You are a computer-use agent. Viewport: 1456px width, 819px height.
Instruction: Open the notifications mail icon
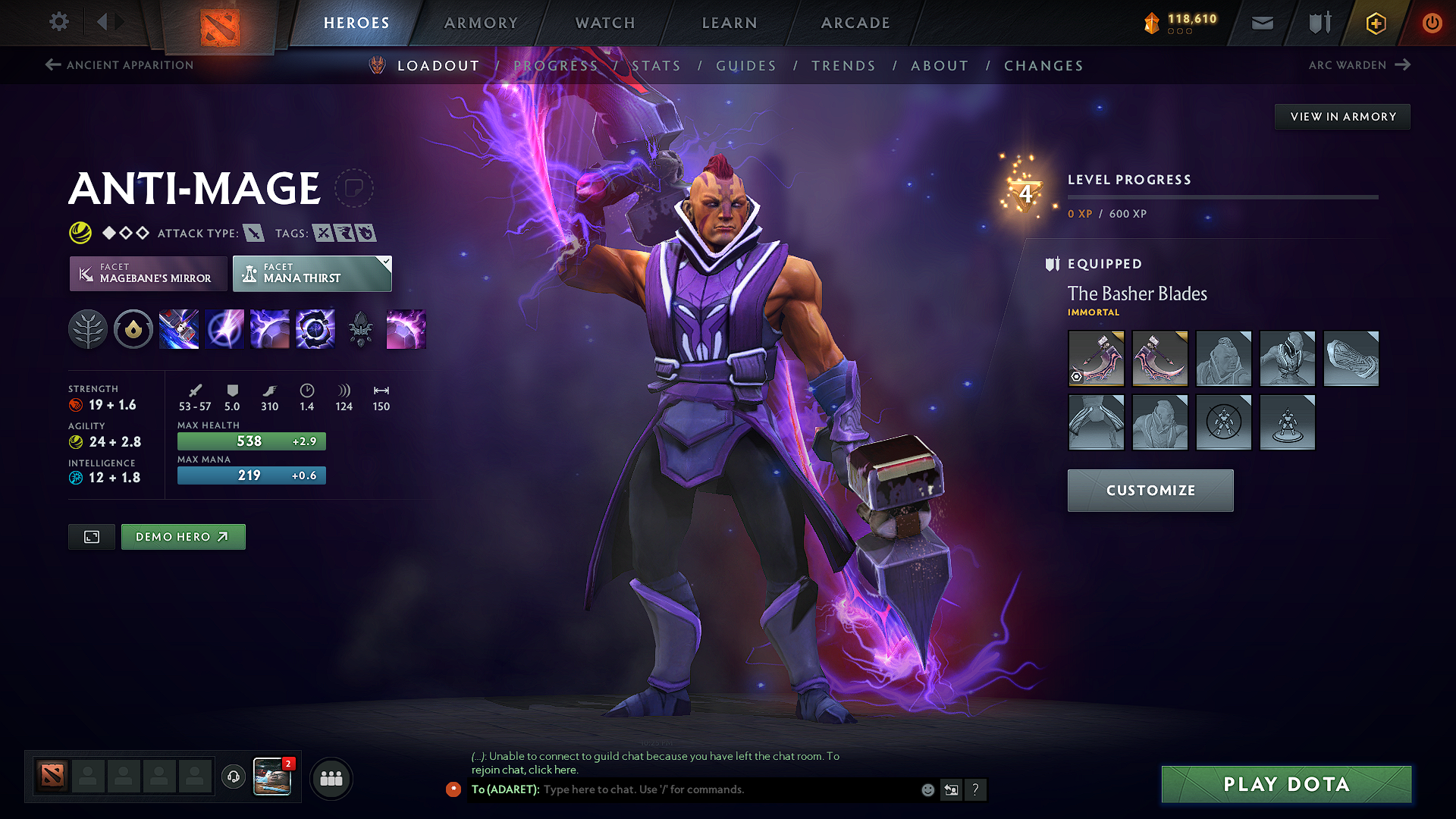[x=1261, y=23]
